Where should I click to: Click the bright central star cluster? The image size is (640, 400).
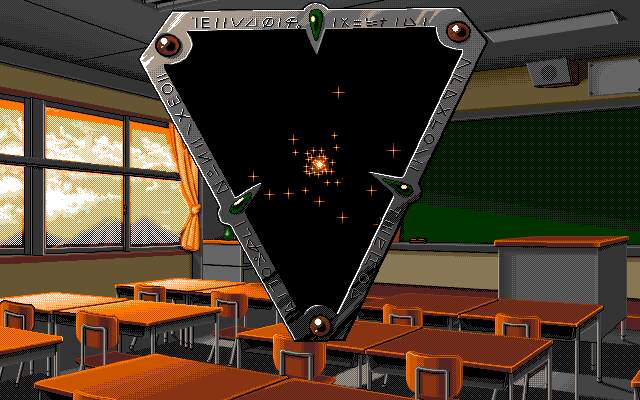(x=319, y=162)
